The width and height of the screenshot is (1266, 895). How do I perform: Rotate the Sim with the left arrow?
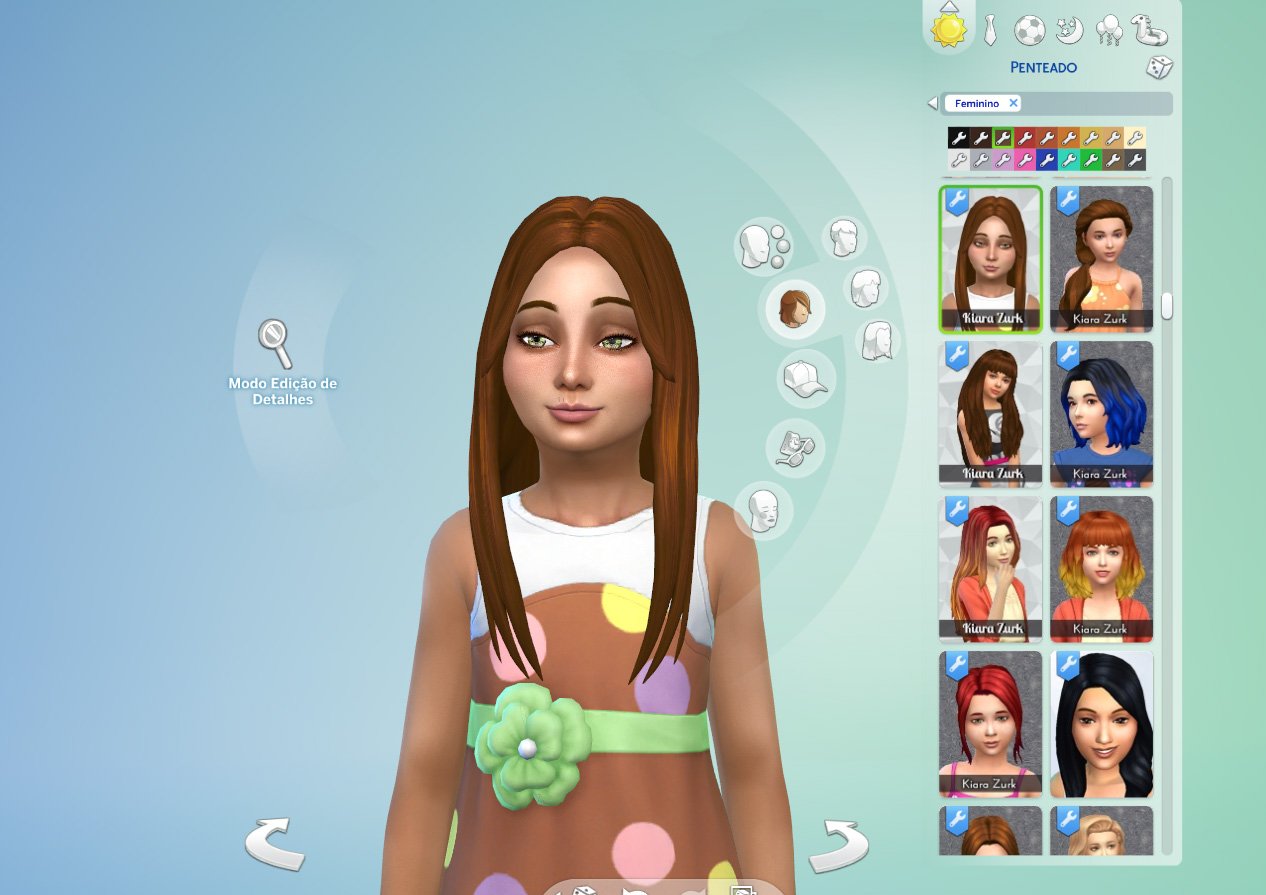click(x=275, y=844)
